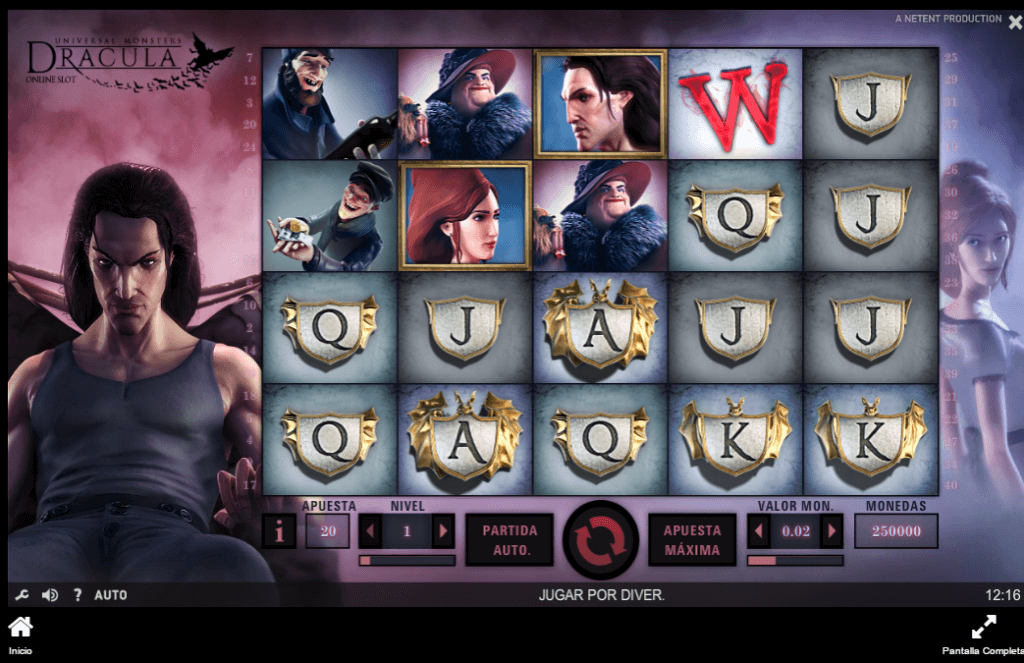Place the Apuesta Máxima bet

[x=692, y=540]
